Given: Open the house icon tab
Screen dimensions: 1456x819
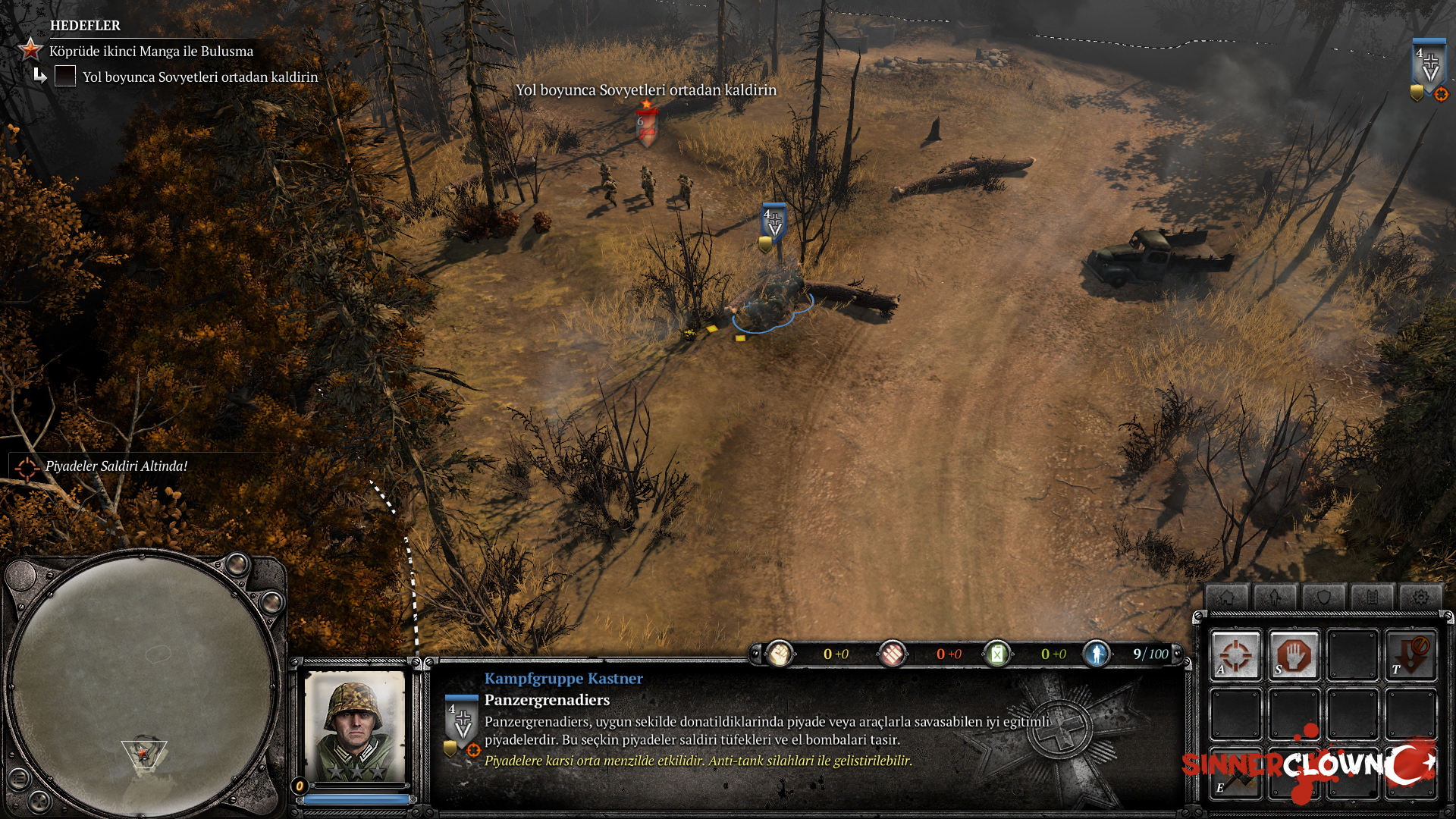Looking at the screenshot, I should pos(1226,598).
